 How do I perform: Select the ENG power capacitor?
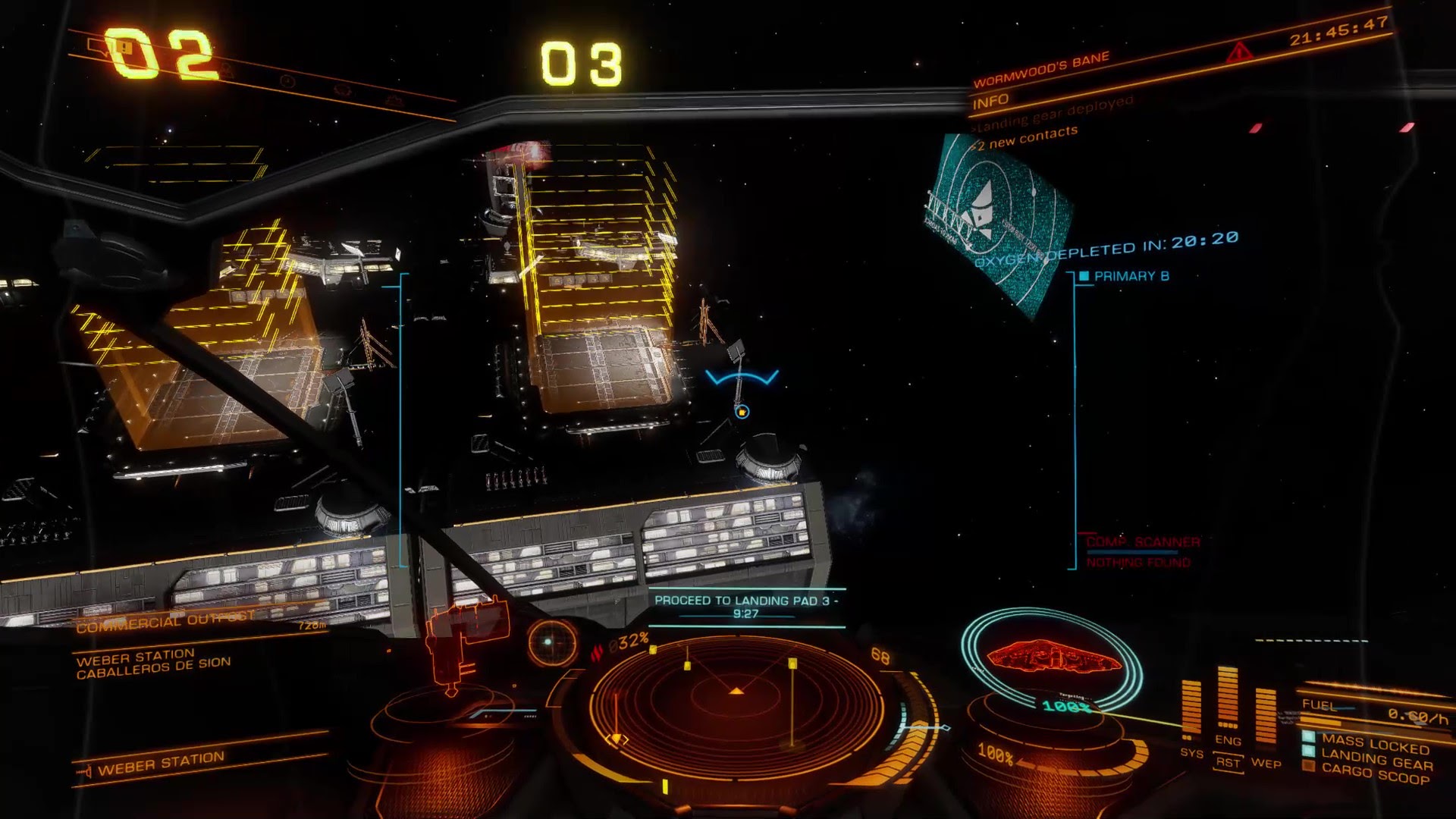tap(1228, 698)
